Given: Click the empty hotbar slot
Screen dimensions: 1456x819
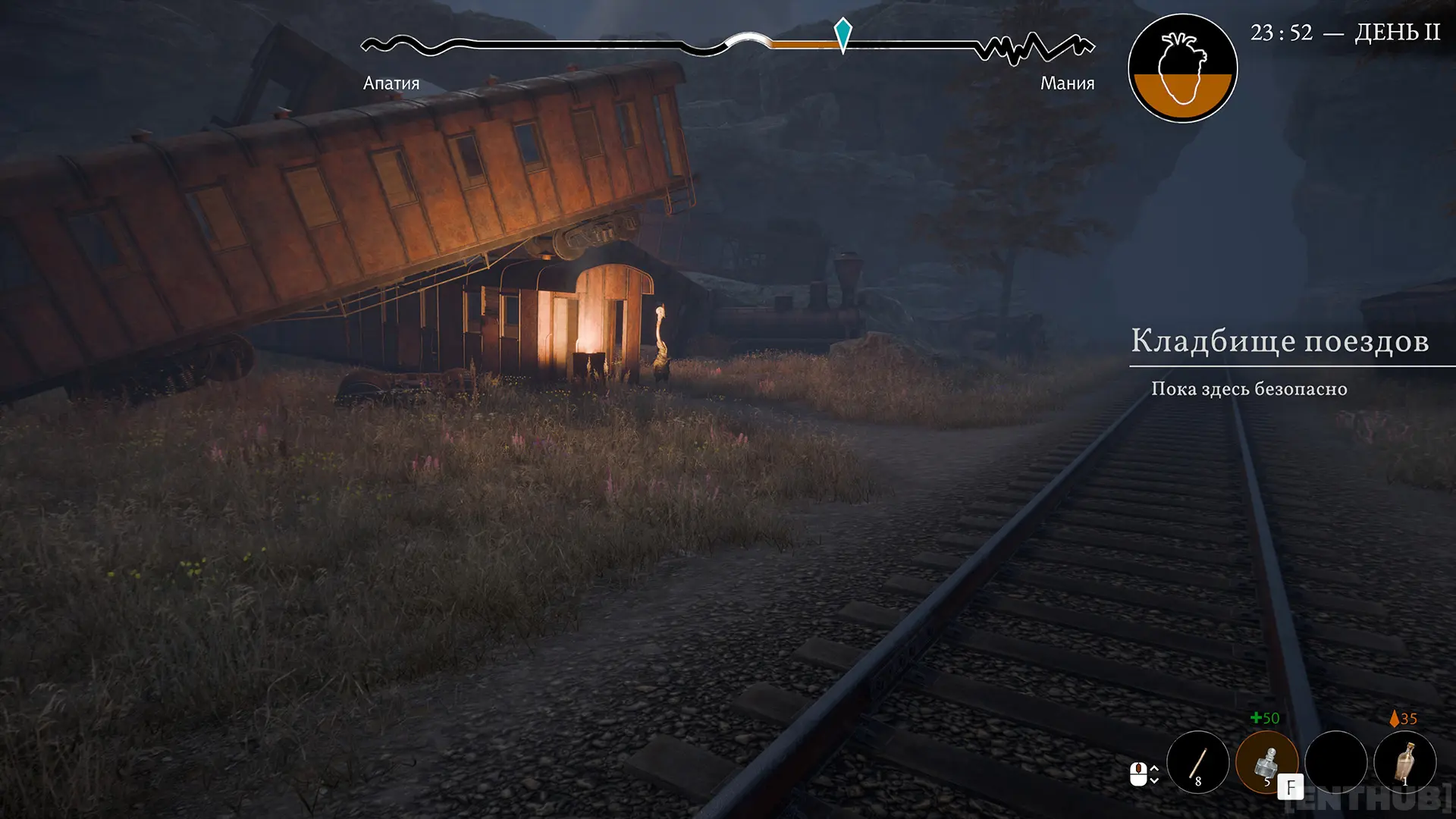Looking at the screenshot, I should (x=1335, y=762).
